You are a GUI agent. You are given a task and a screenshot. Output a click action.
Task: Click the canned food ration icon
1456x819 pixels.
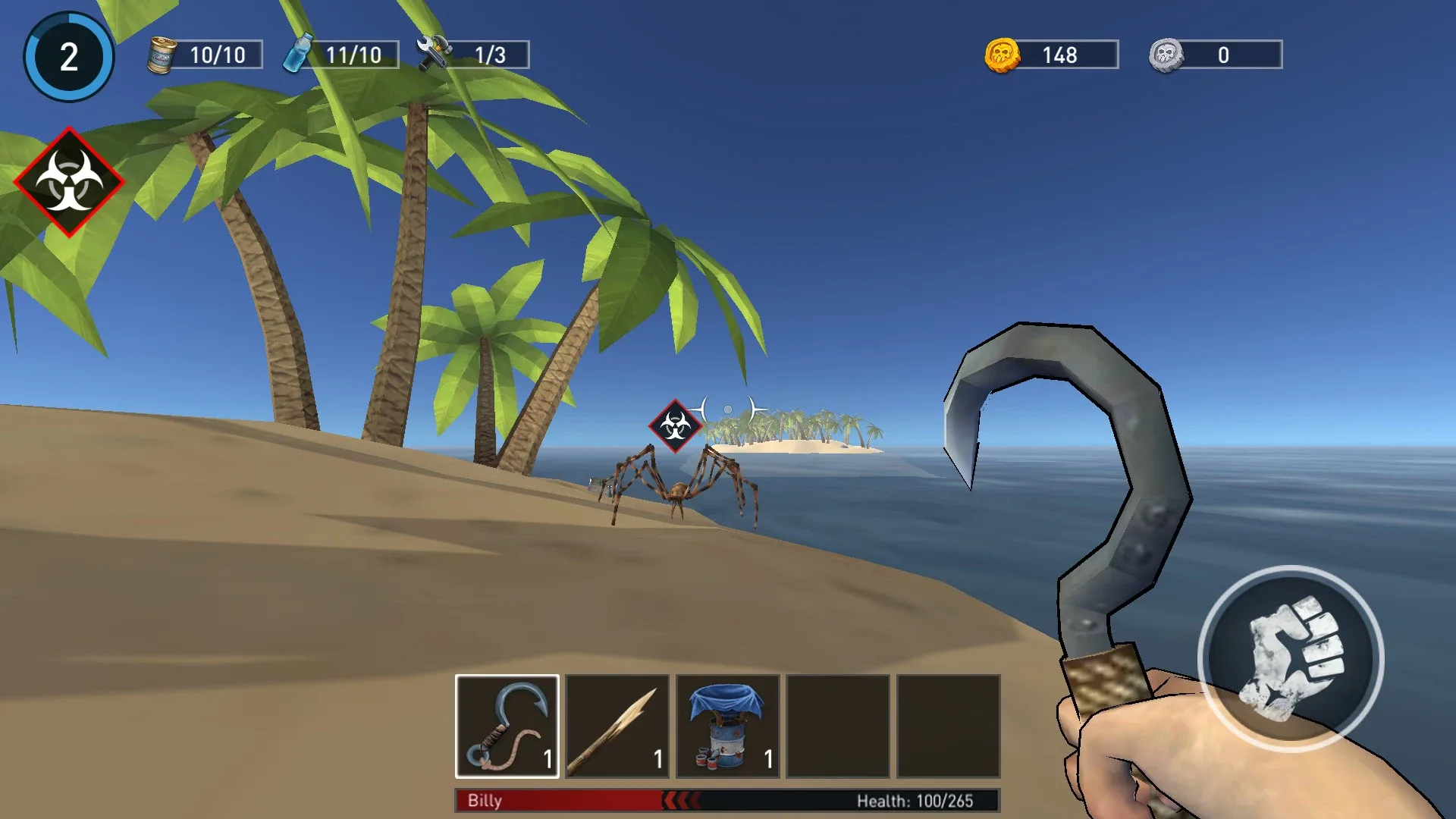pyautogui.click(x=162, y=54)
